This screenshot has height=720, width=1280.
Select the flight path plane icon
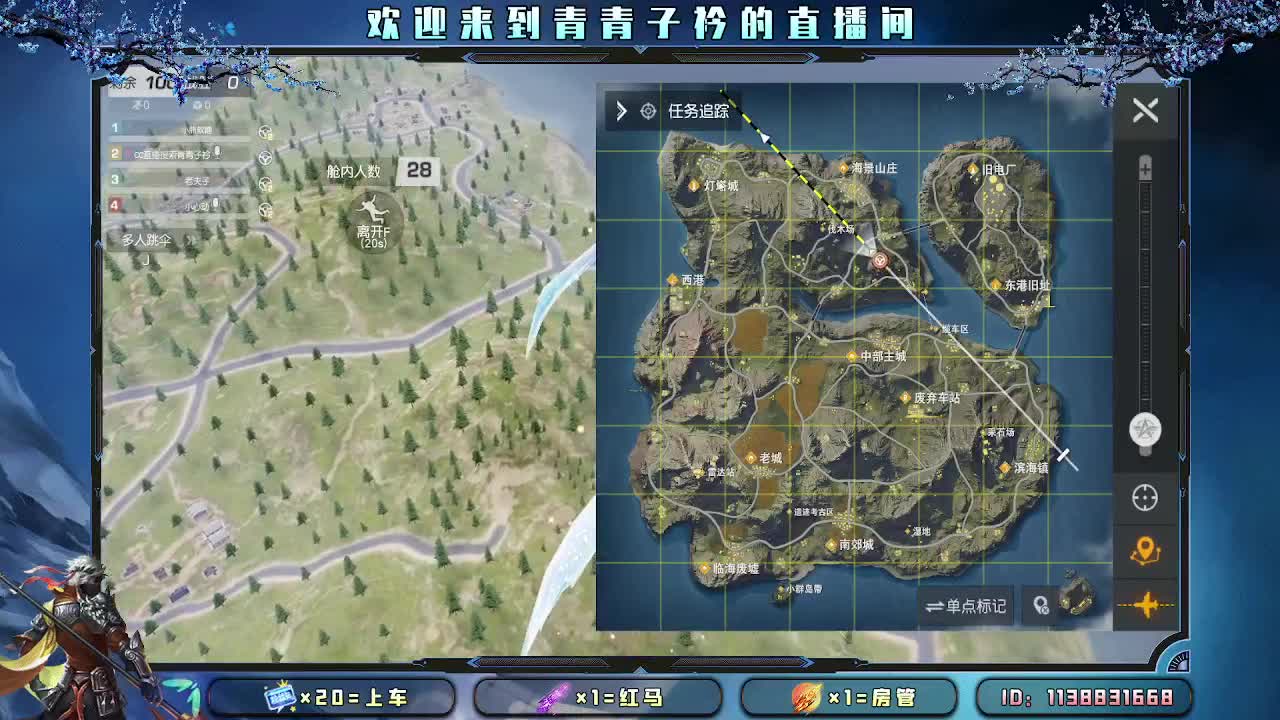(x=1146, y=603)
